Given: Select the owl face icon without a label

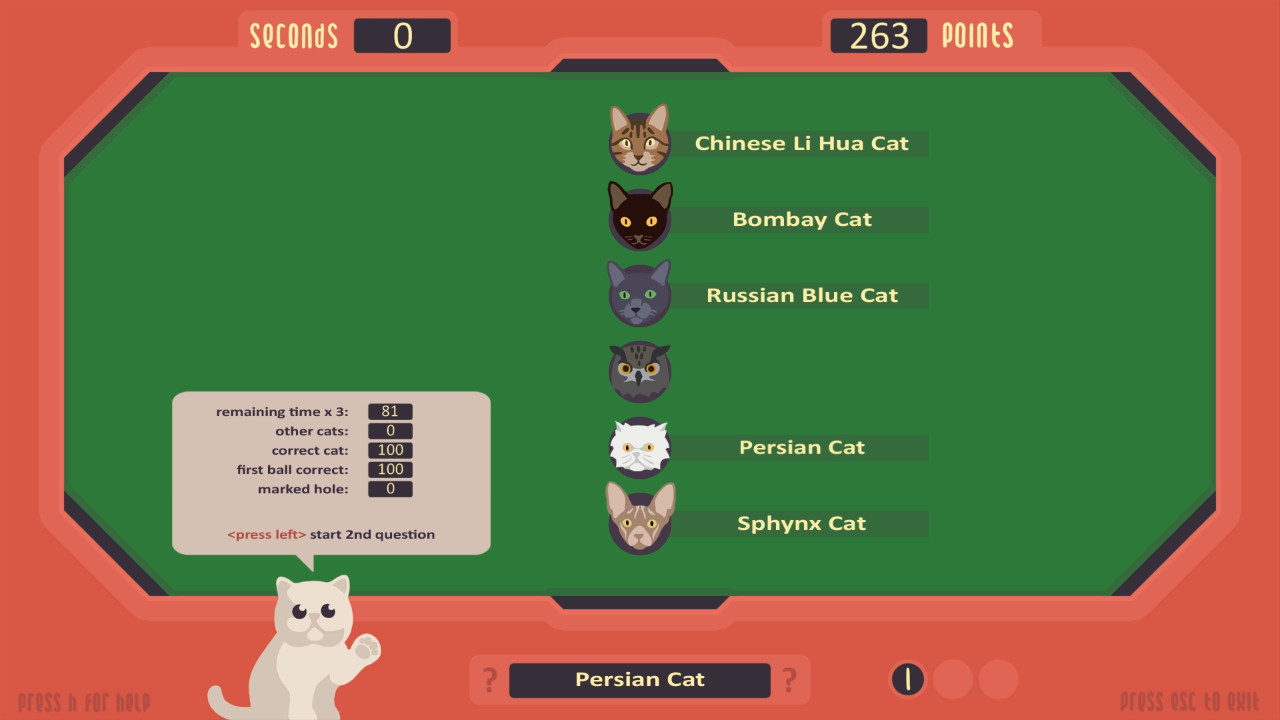Looking at the screenshot, I should click(639, 371).
